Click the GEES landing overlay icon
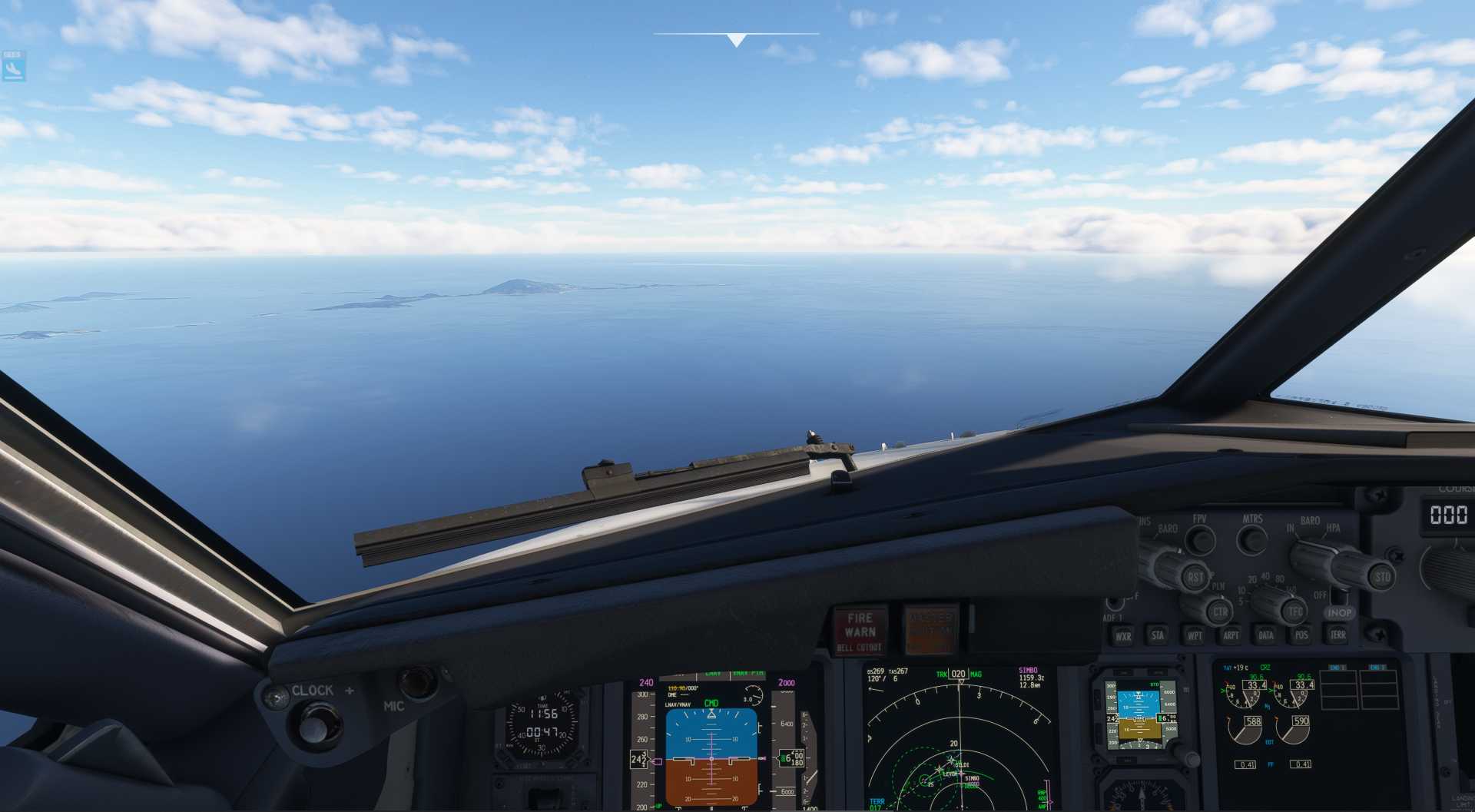1475x812 pixels. [13, 66]
